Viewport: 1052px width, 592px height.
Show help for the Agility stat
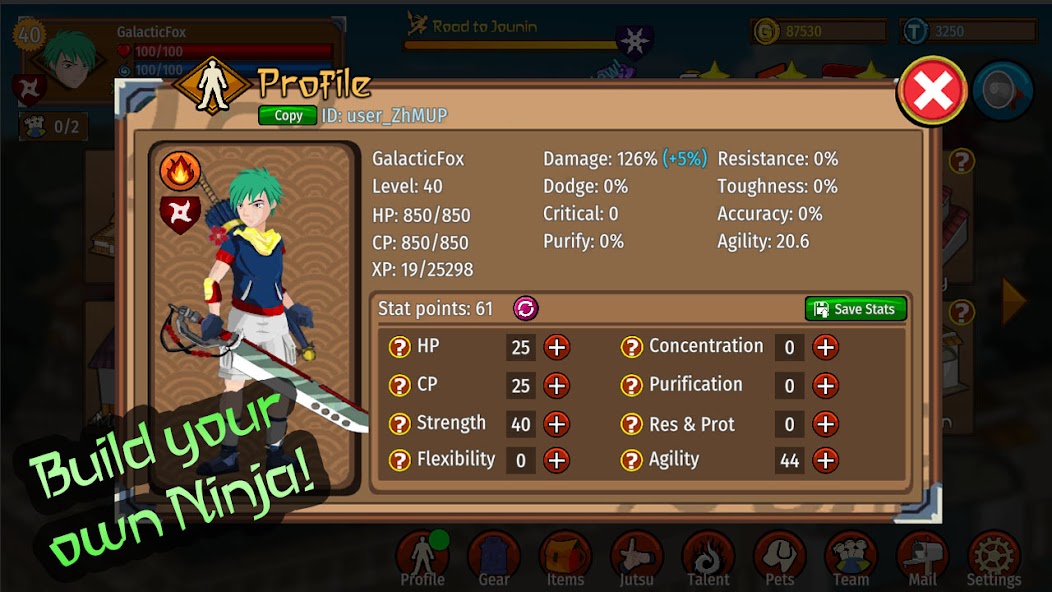pyautogui.click(x=632, y=460)
